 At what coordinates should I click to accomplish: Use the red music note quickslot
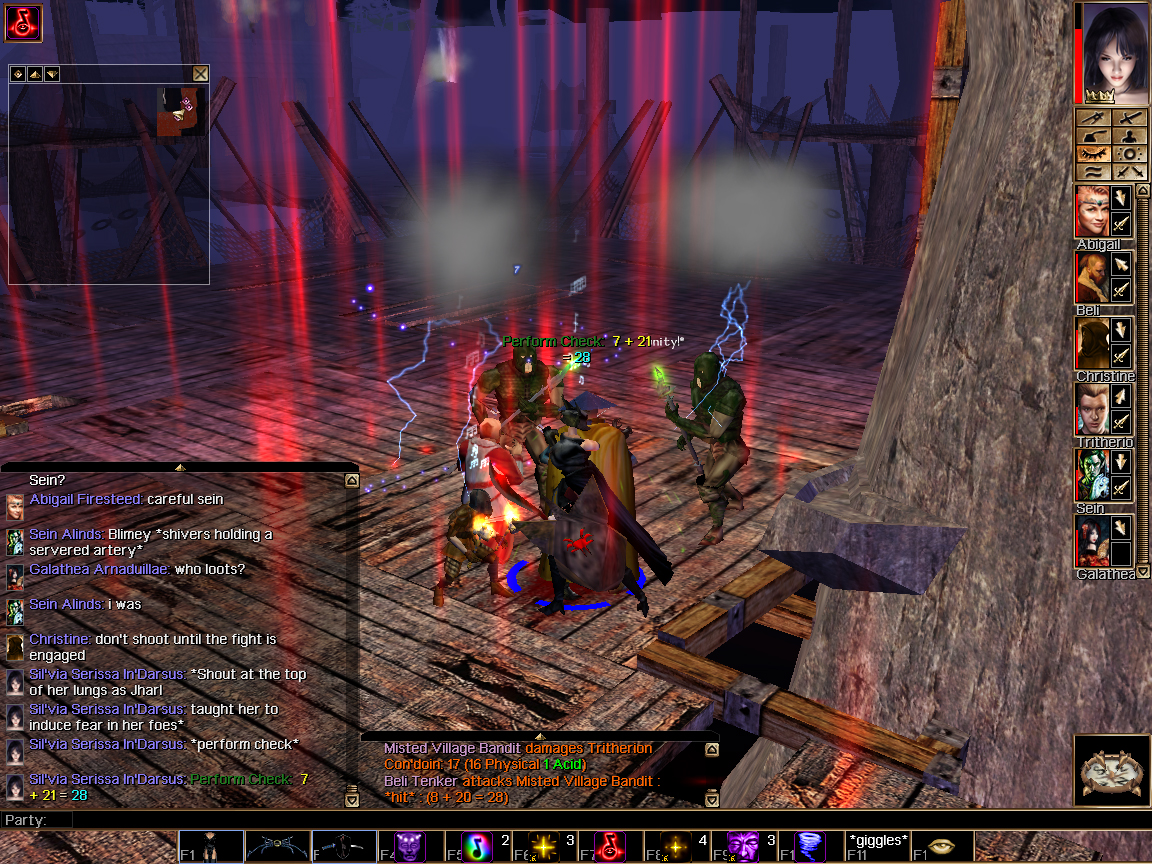[610, 847]
